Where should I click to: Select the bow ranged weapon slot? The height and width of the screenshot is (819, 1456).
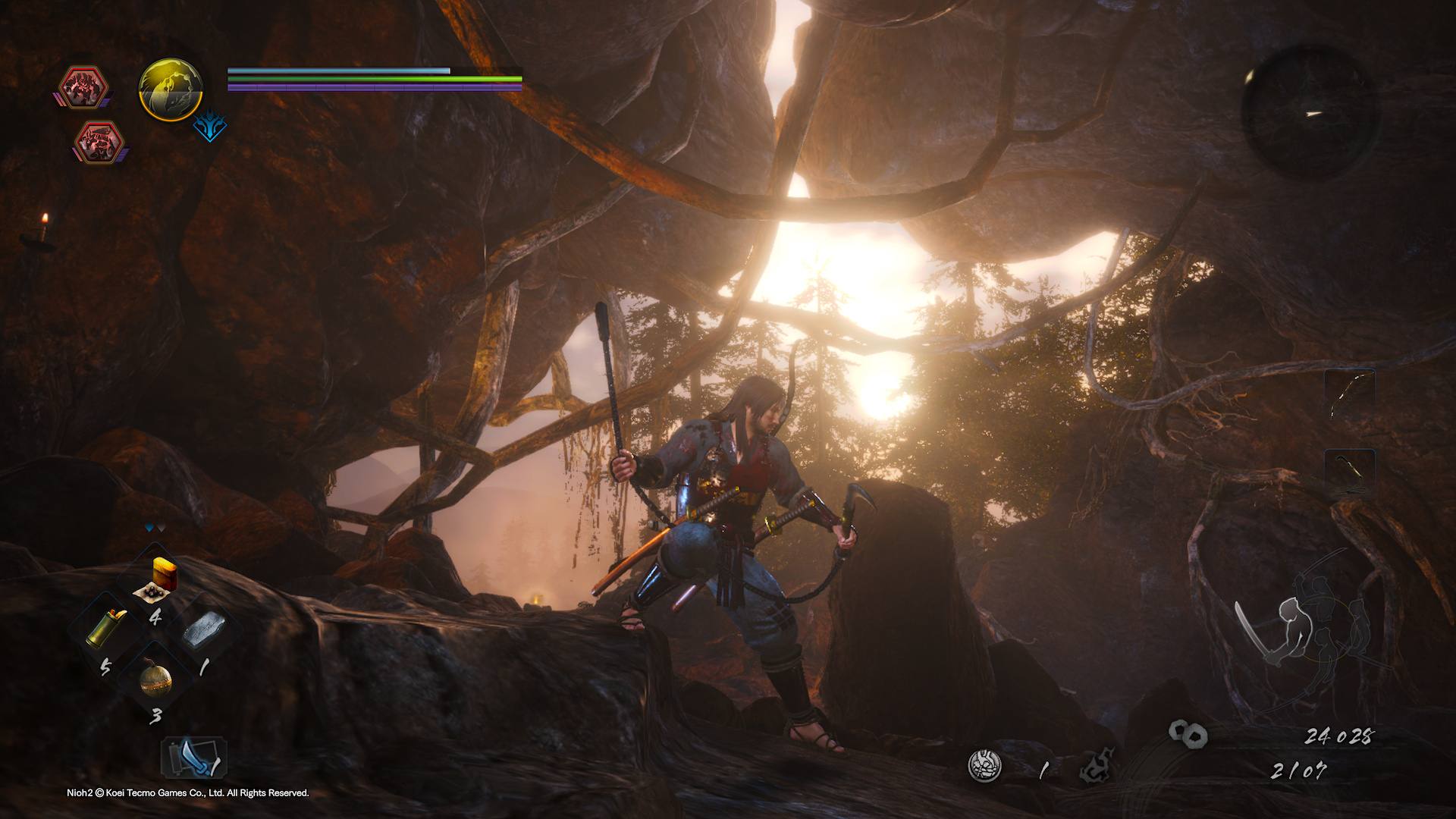tap(1350, 394)
